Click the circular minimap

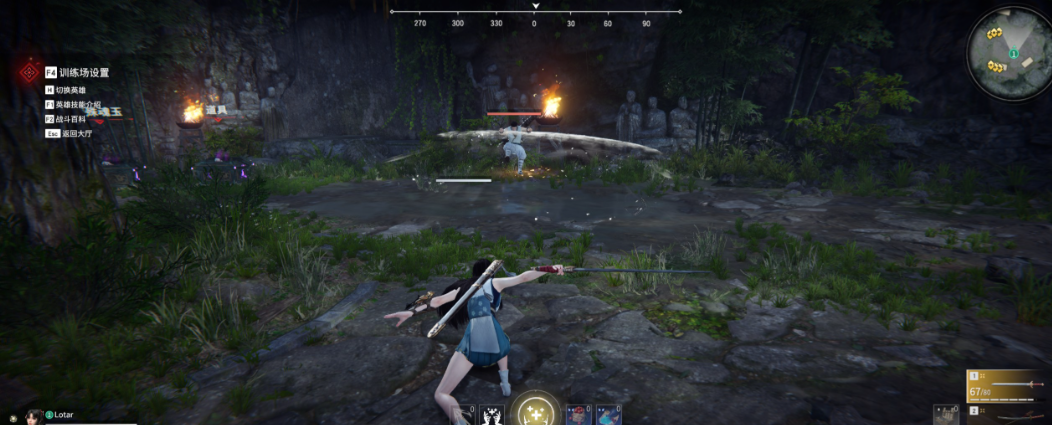[1008, 52]
